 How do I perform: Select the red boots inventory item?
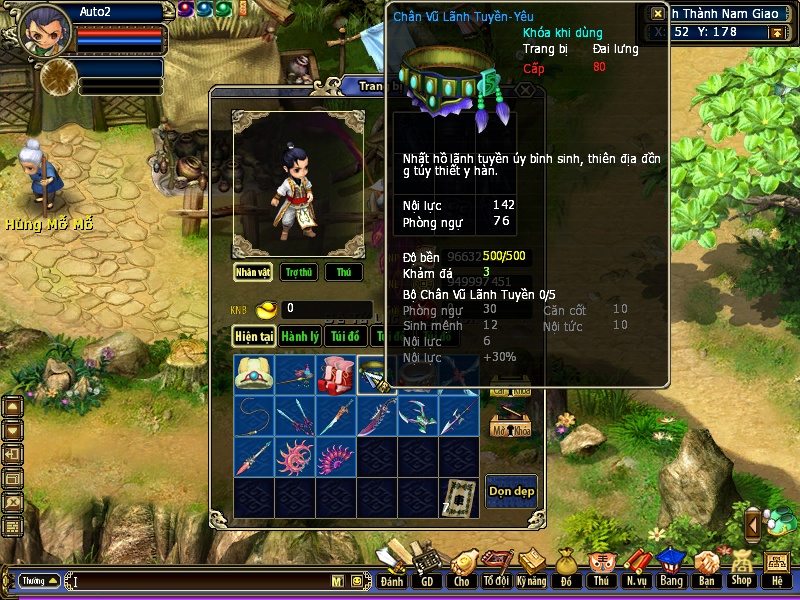tap(335, 375)
